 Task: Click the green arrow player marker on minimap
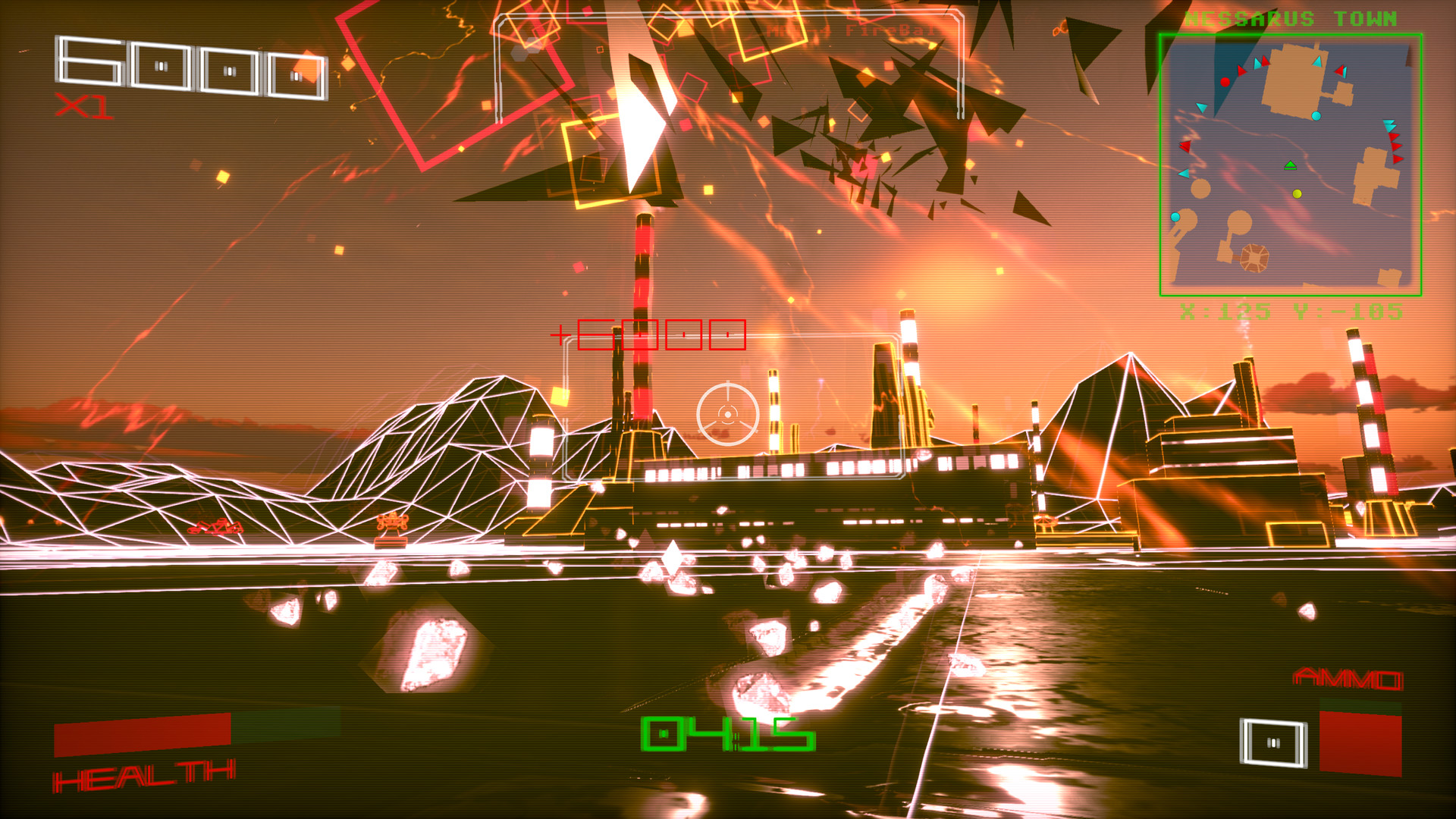(x=1291, y=165)
